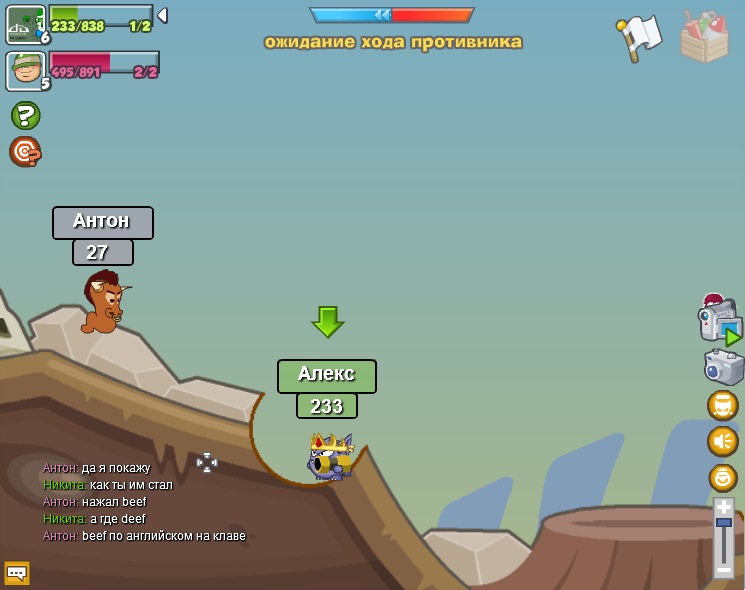Viewport: 745px width, 590px height.
Task: Click the zoom slider handle
Action: coord(724,523)
